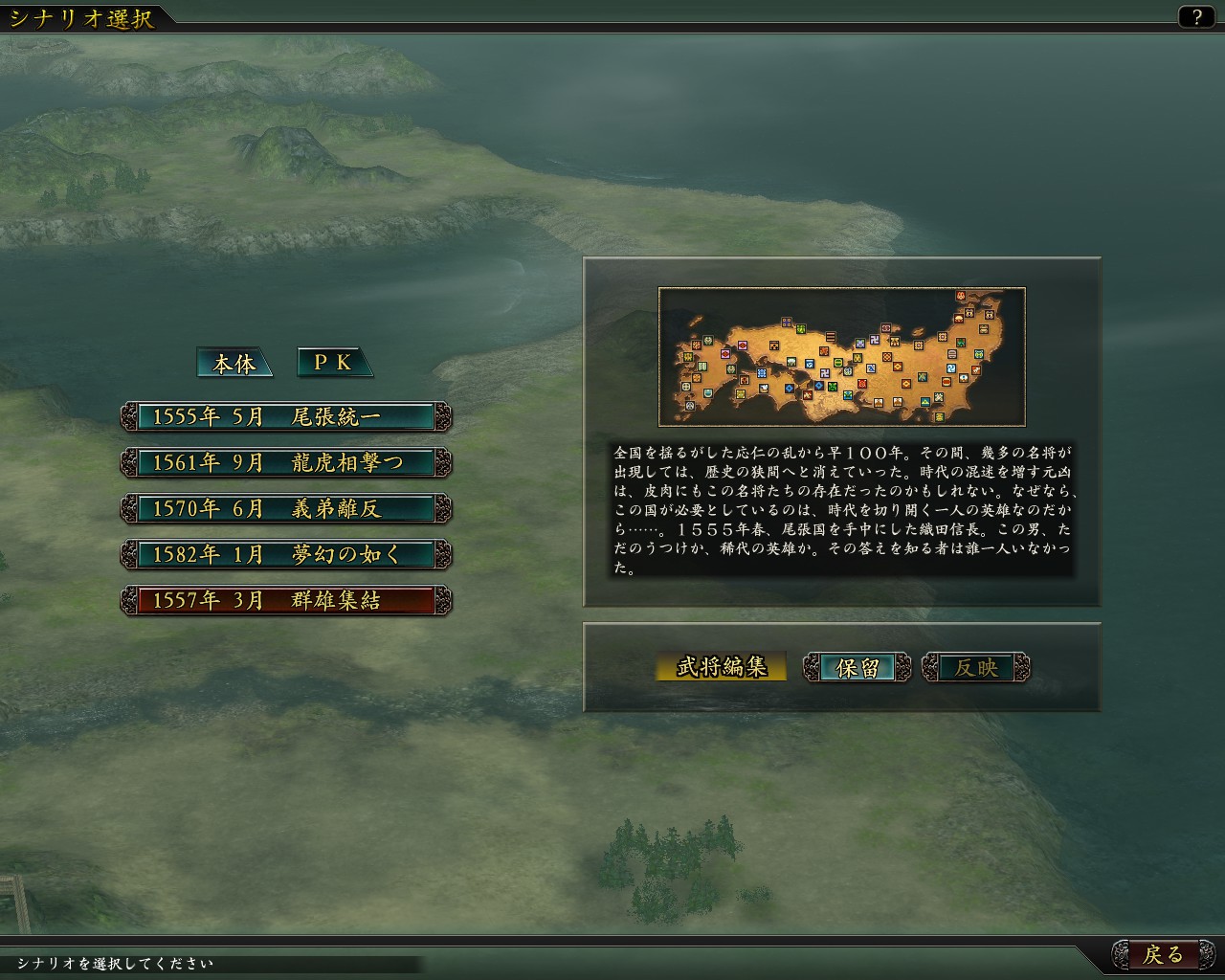Viewport: 1225px width, 980px height.
Task: Choose the red 1557年 3月 群雄集結 scenario
Action: point(286,600)
